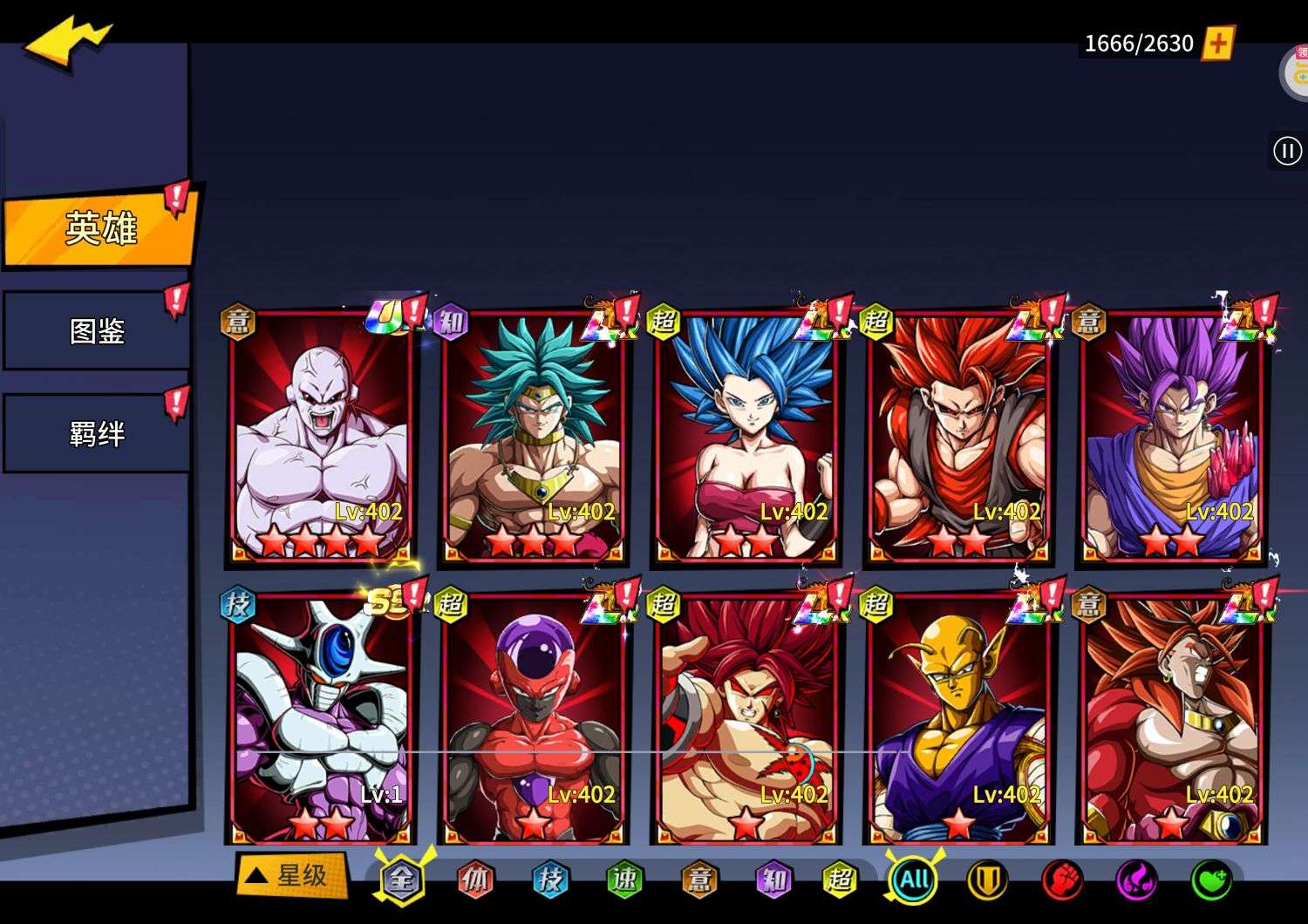Toggle the 星级 sort button
The image size is (1308, 924).
(x=291, y=875)
